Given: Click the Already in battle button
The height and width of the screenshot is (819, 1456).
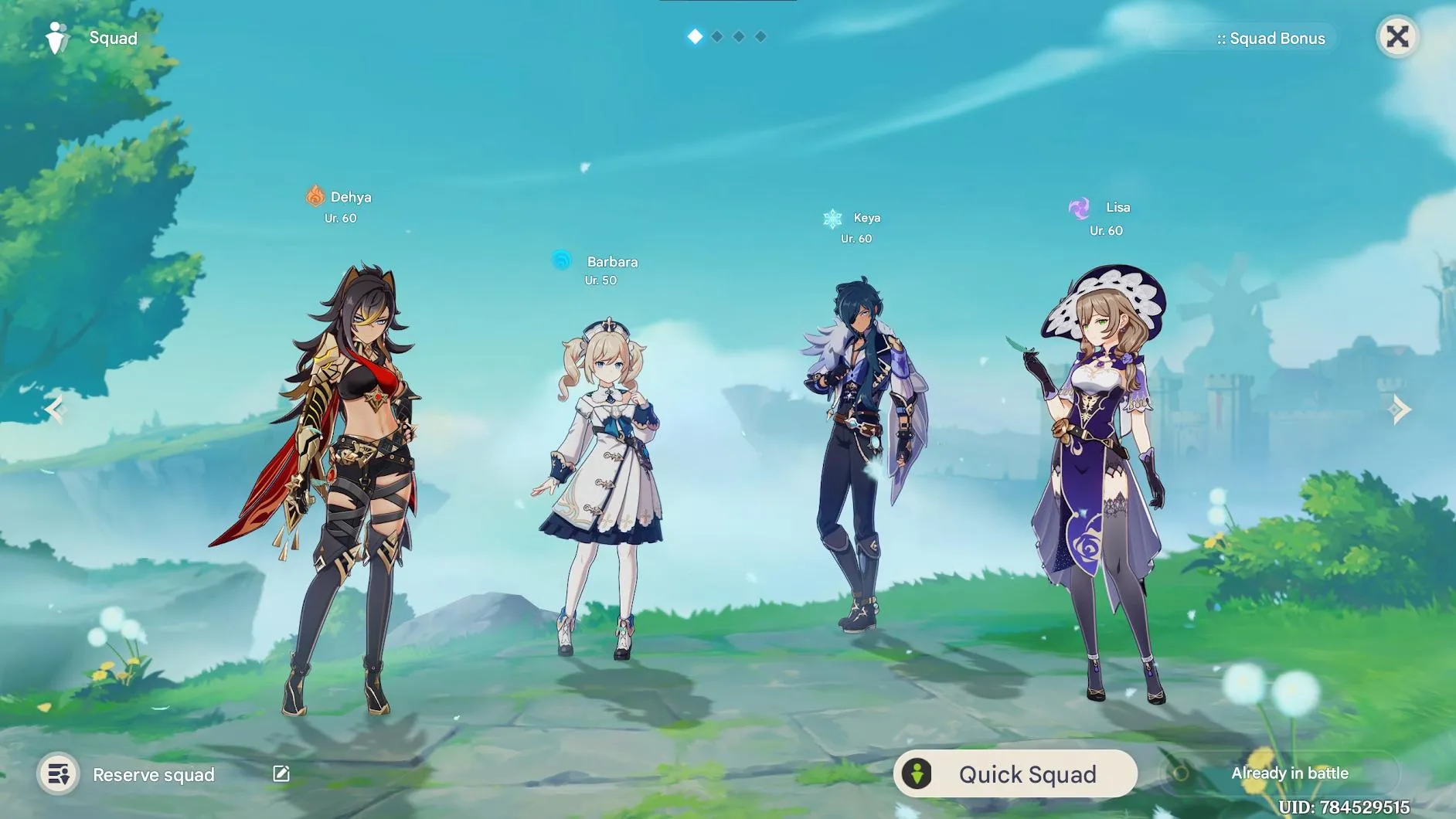Looking at the screenshot, I should (1290, 773).
